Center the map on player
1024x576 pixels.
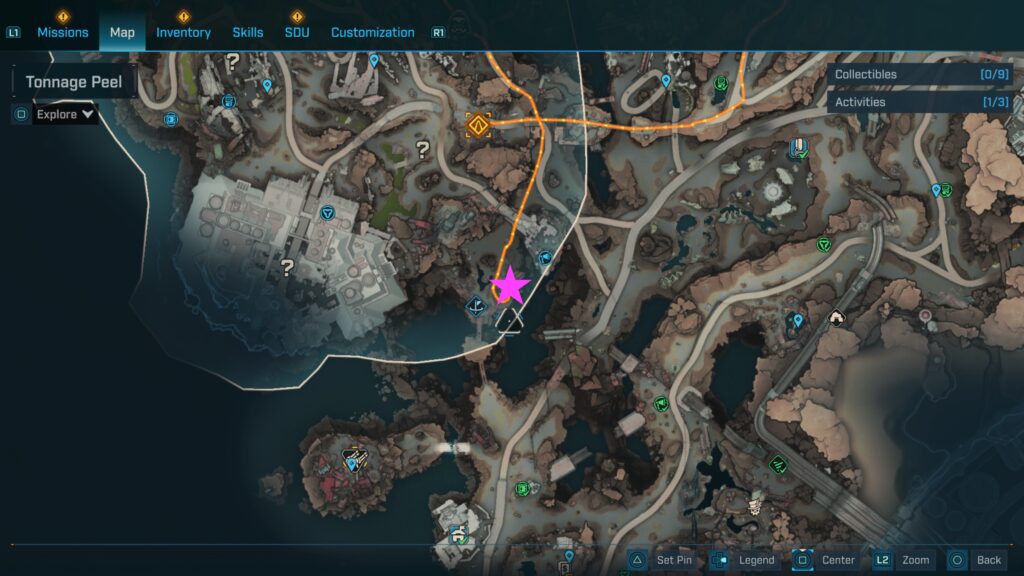click(826, 560)
